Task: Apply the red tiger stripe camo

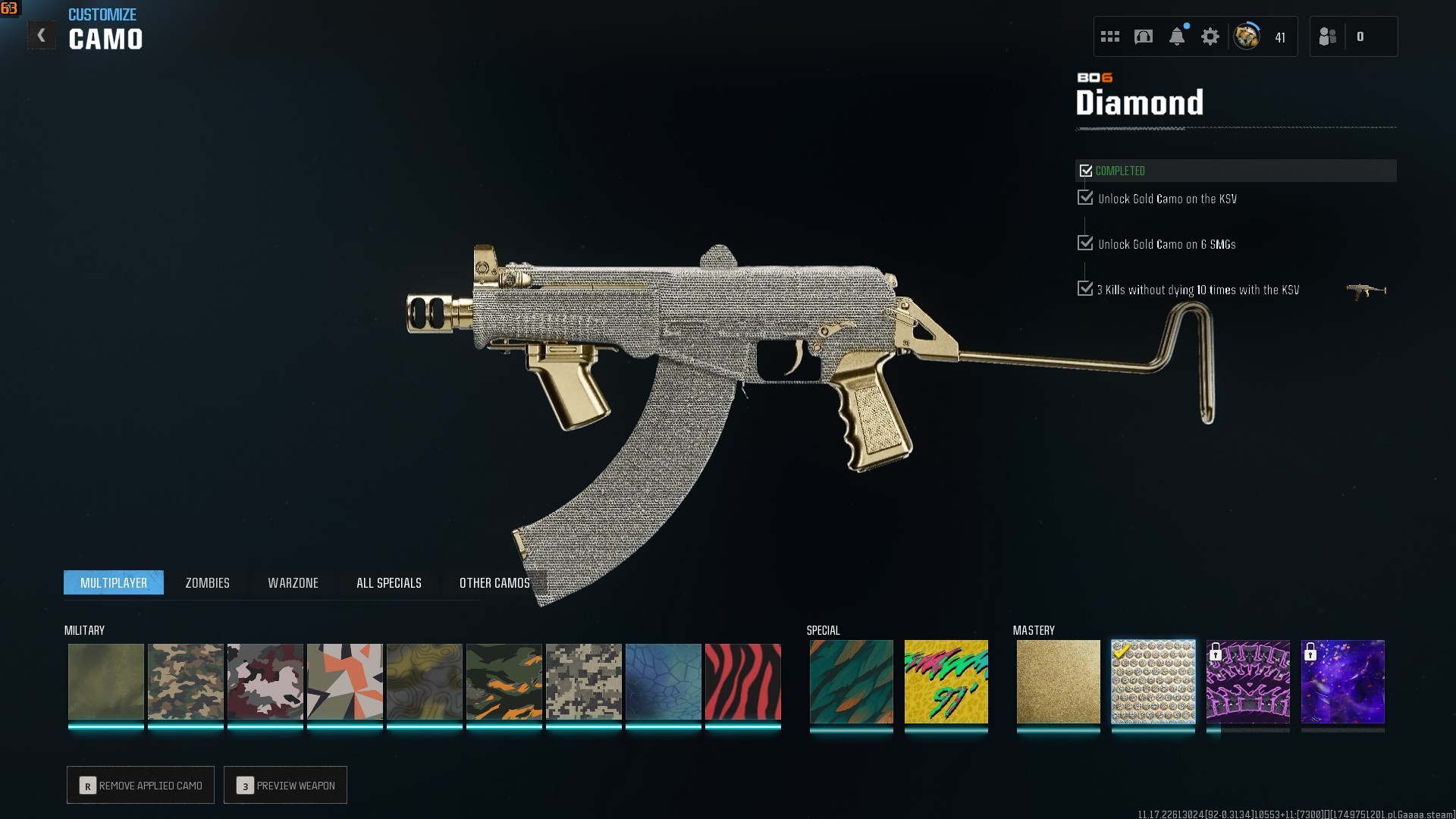Action: (742, 682)
